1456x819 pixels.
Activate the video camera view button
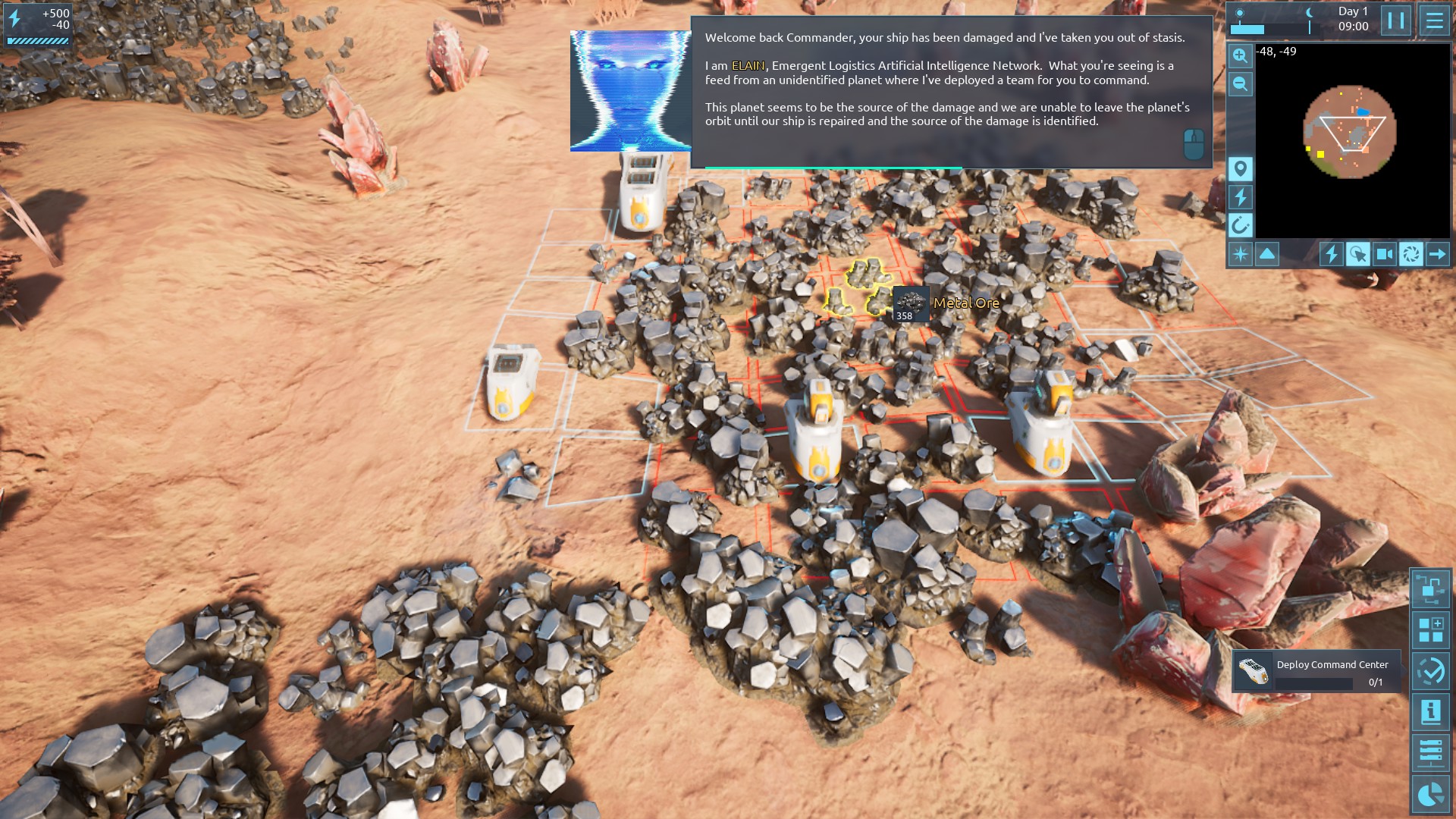click(x=1385, y=254)
